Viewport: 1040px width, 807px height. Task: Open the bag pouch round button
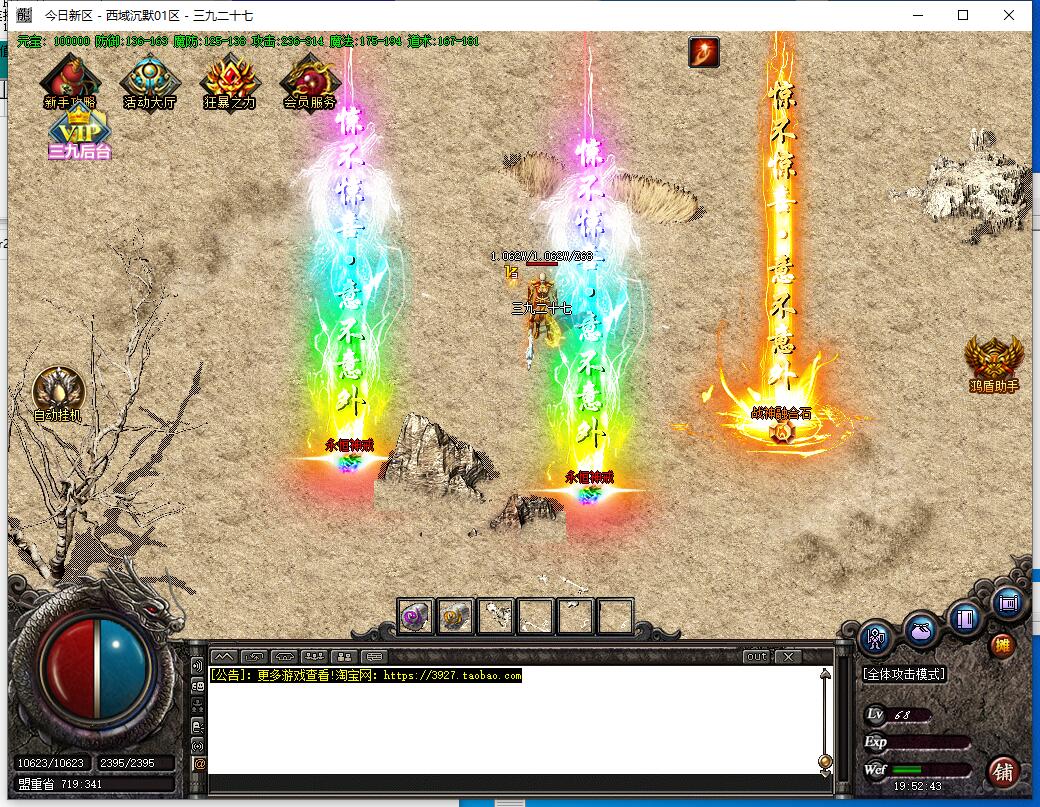921,630
